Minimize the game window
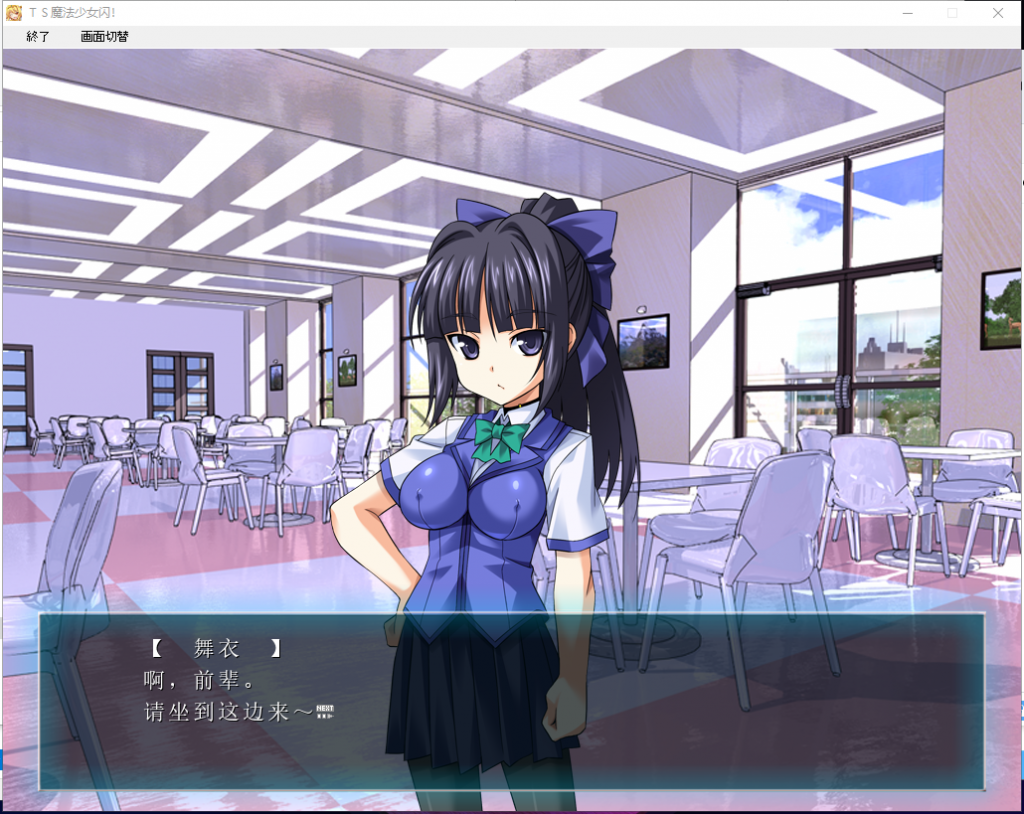Image resolution: width=1024 pixels, height=814 pixels. [907, 13]
